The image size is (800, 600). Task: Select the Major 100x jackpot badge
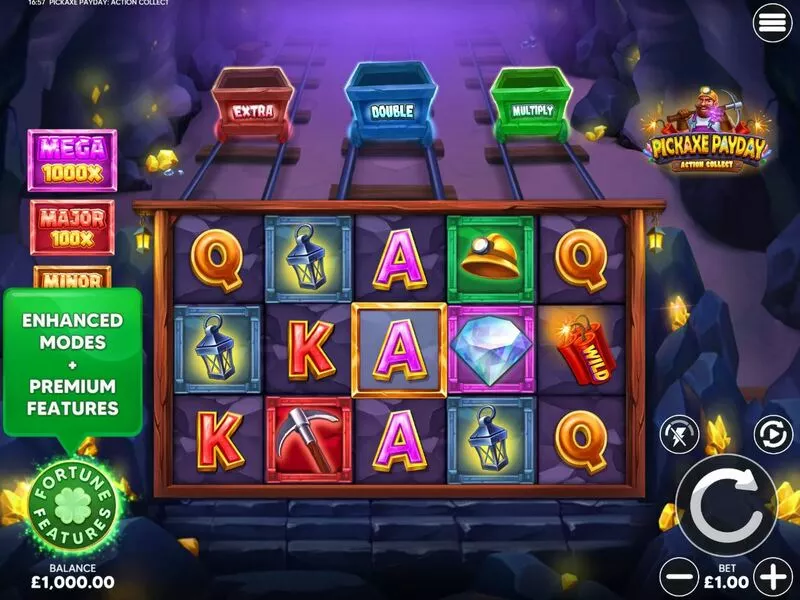[72, 227]
